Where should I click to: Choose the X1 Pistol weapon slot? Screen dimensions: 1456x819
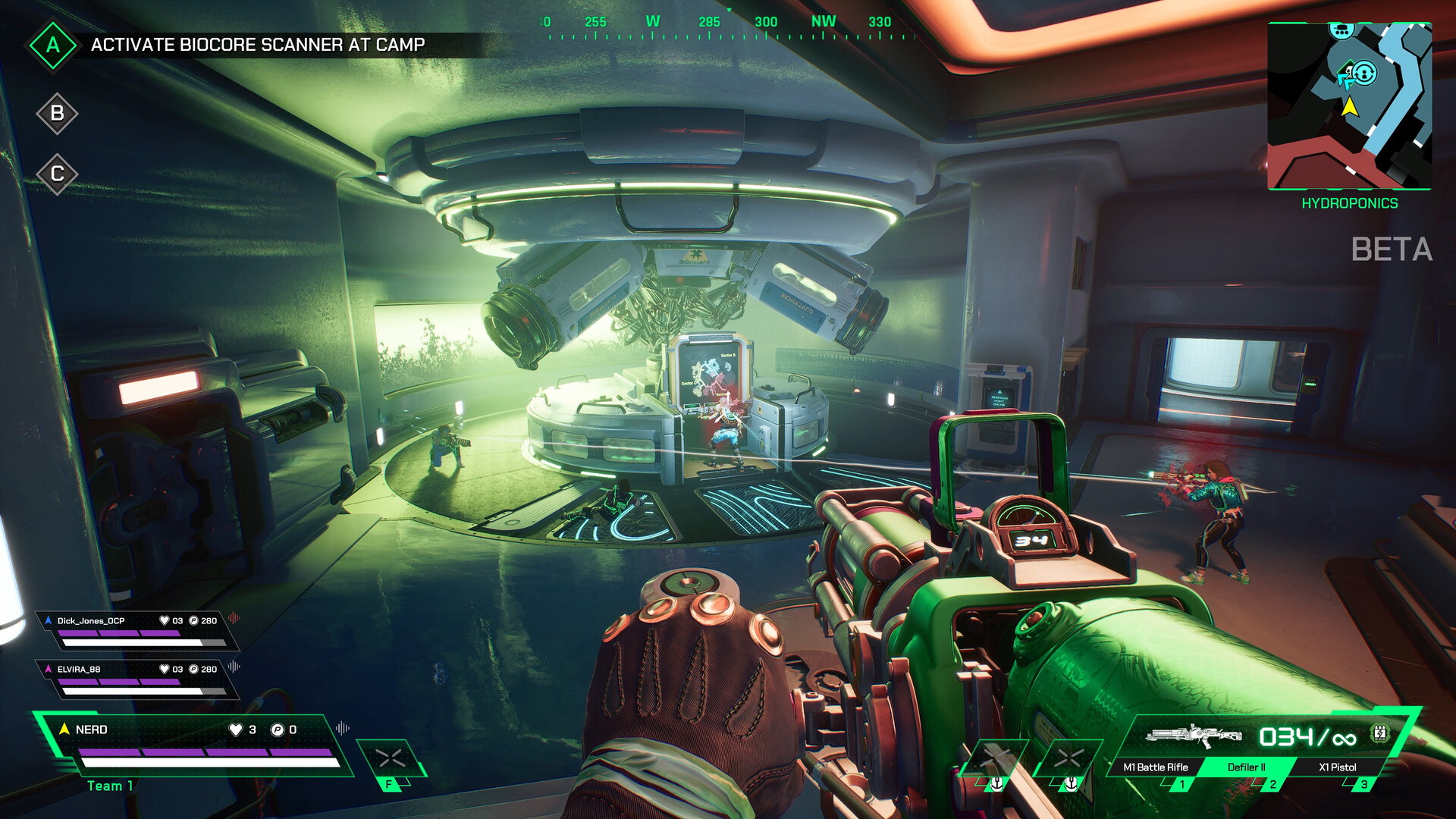[1337, 767]
